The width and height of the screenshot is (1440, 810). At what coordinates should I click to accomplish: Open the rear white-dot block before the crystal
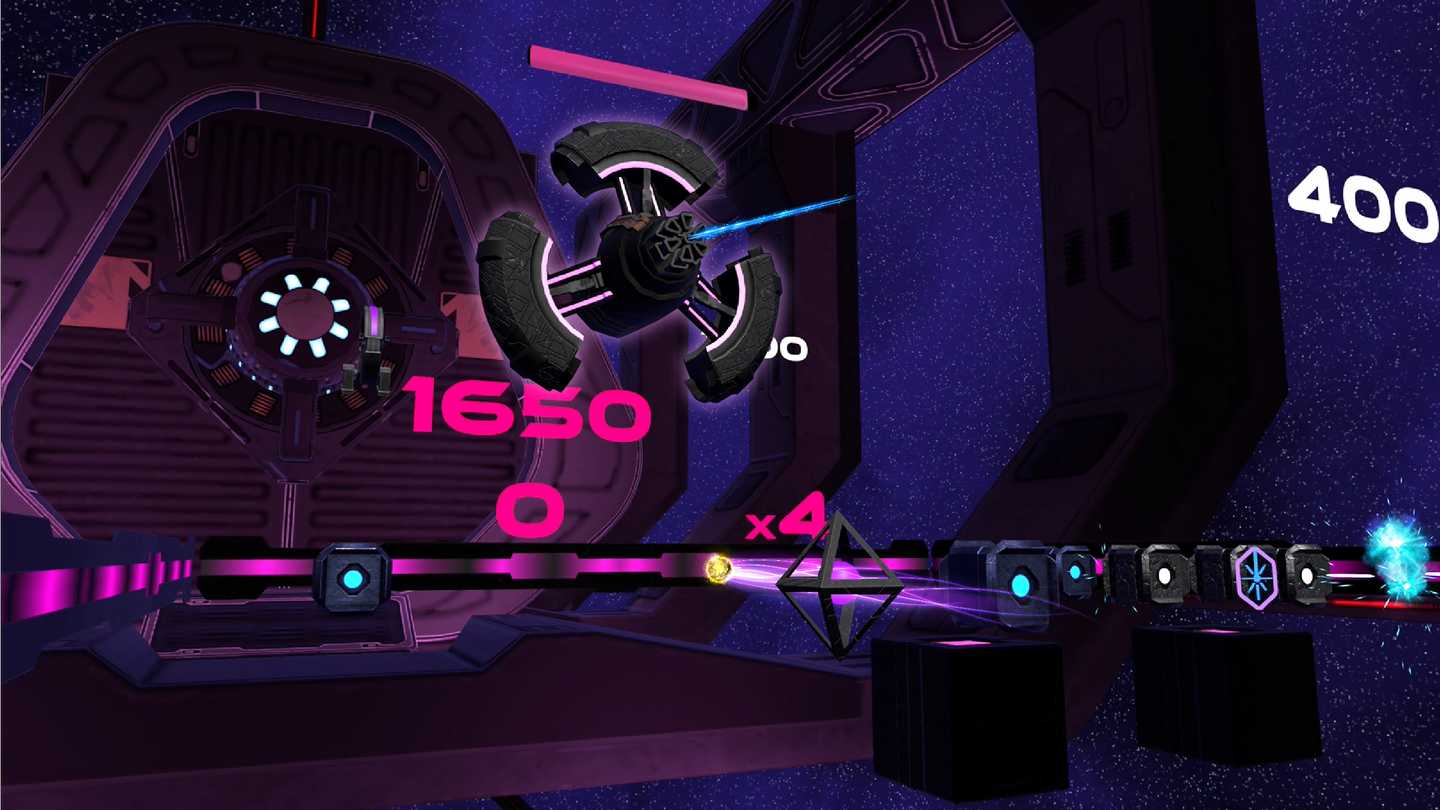coord(1306,576)
